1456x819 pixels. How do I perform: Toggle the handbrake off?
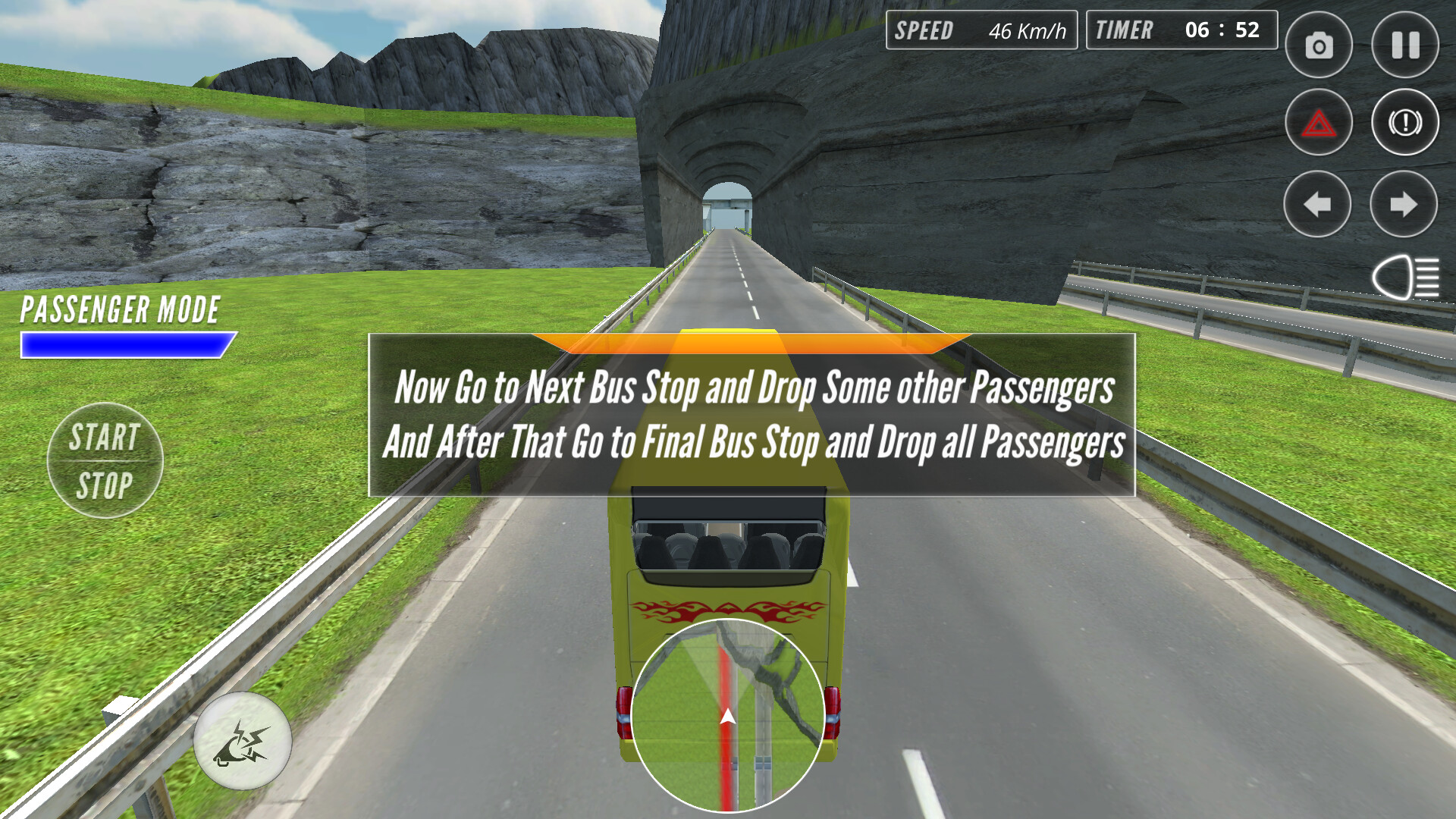point(1404,121)
